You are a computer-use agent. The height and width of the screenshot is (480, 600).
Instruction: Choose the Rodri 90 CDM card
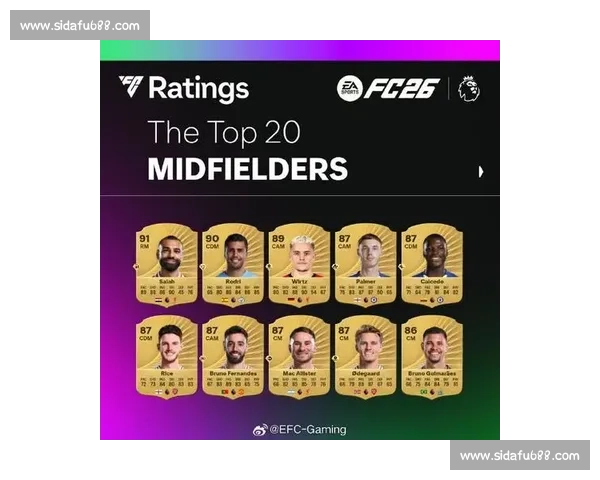pyautogui.click(x=233, y=264)
